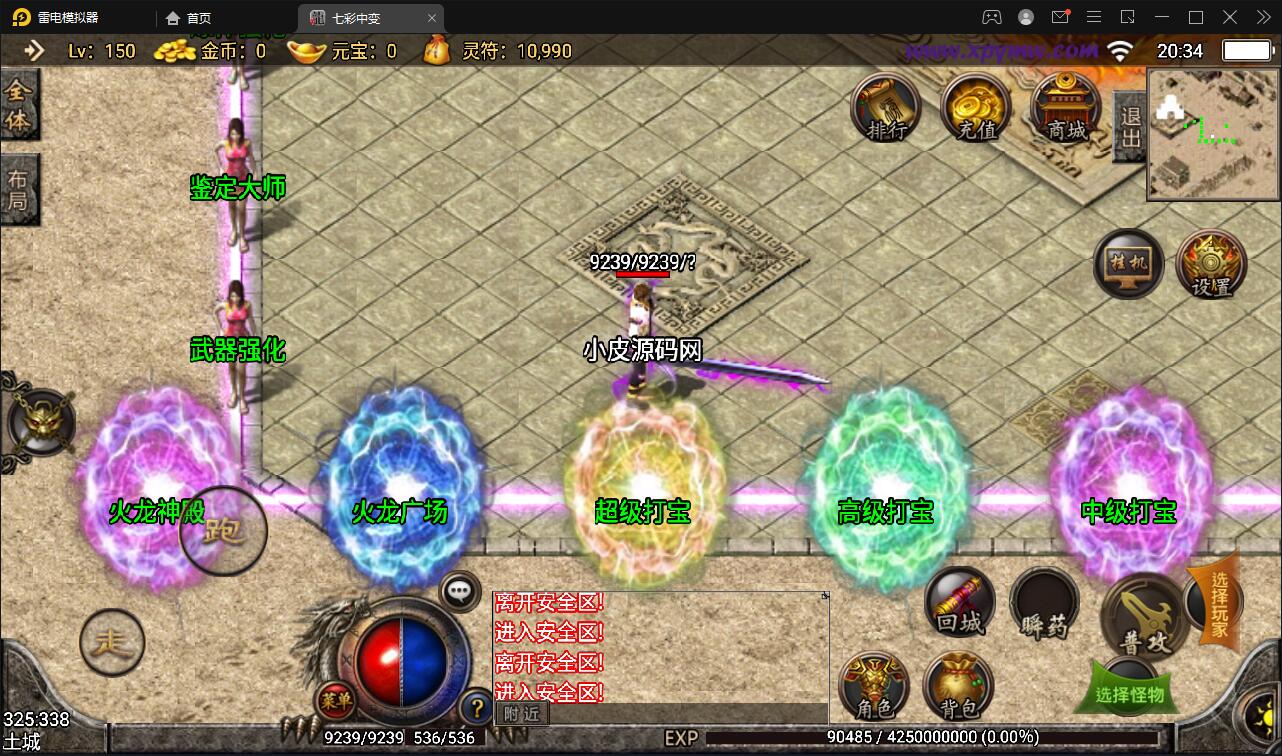Use the 回城 return-to-town scroll
1282x756 pixels.
click(960, 603)
